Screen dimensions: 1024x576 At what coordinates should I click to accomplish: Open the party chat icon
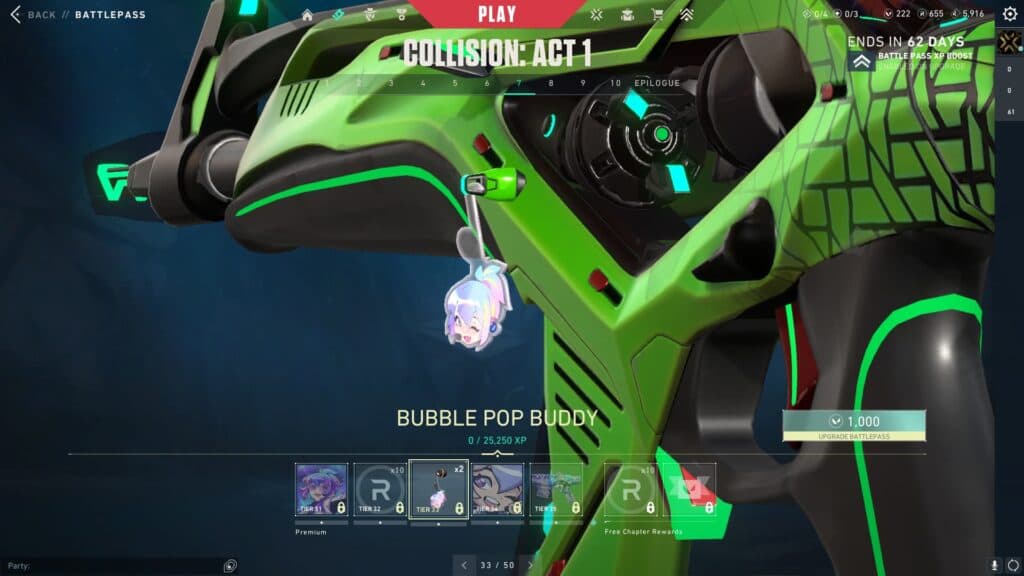point(231,565)
